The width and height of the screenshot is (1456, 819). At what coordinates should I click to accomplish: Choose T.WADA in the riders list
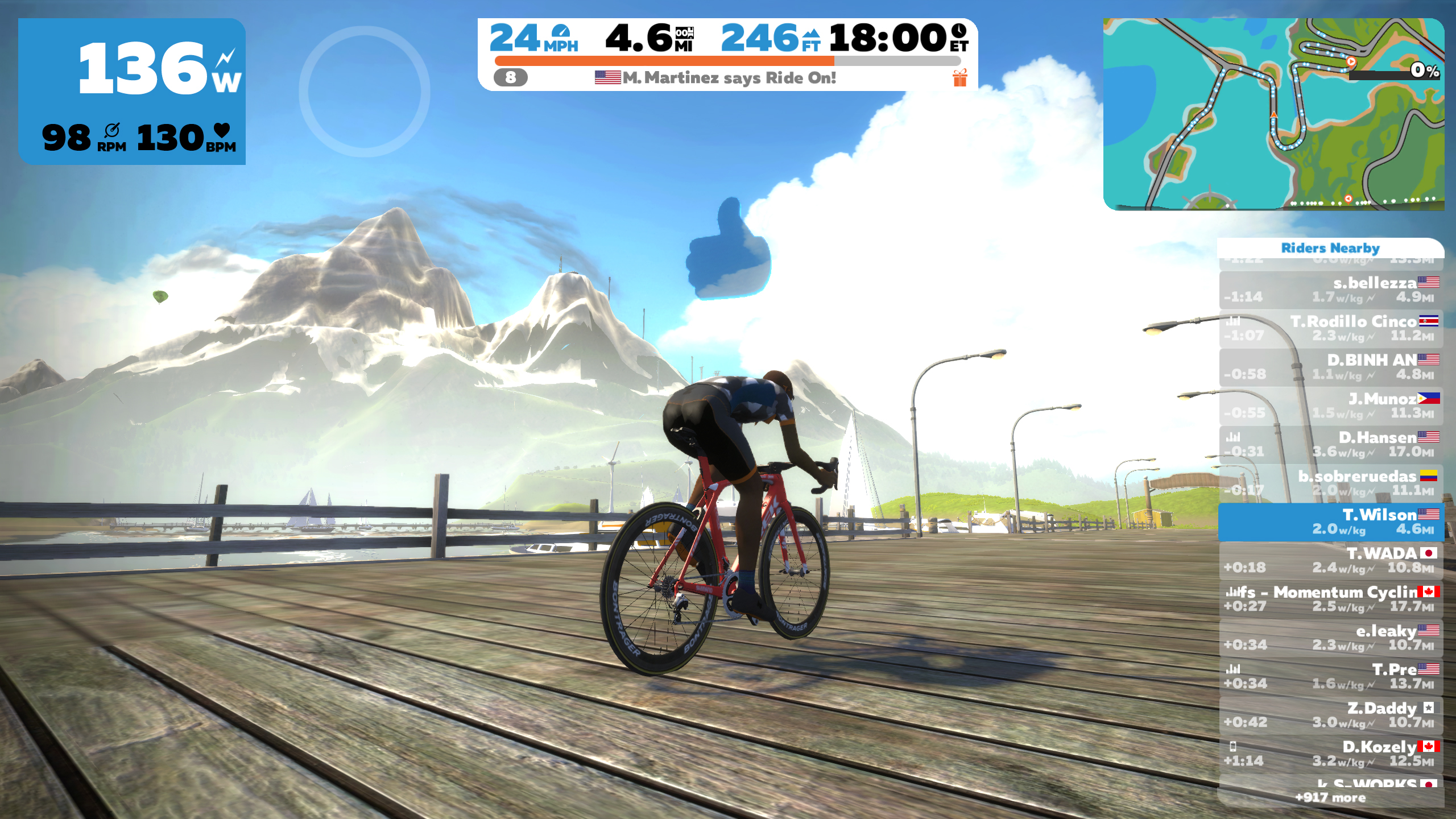1331,560
